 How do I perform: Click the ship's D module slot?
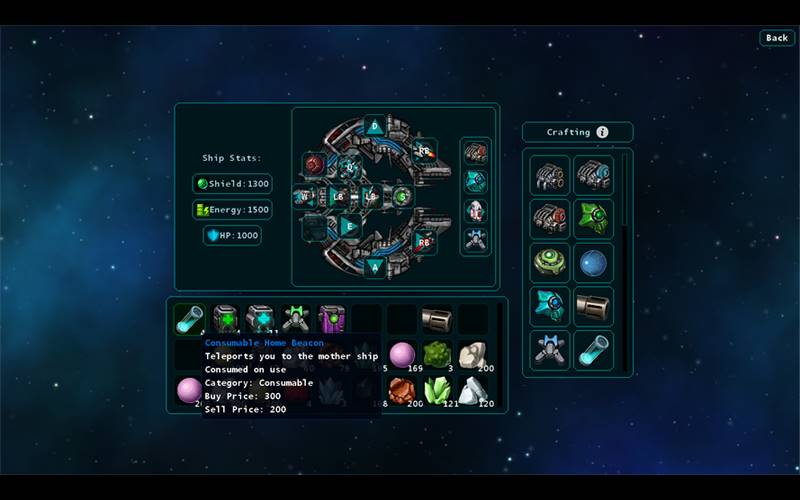tap(374, 126)
